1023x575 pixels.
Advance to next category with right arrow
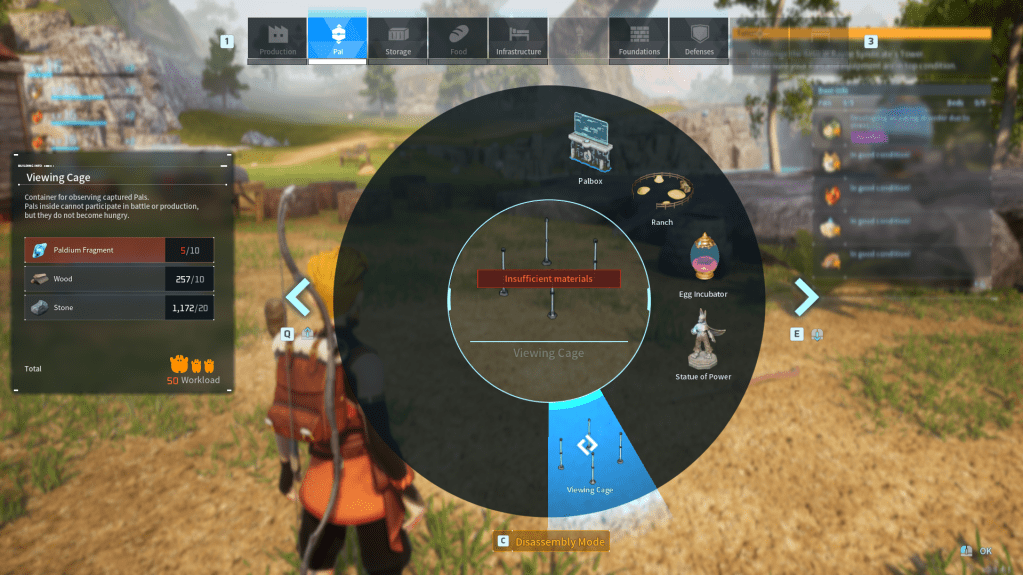[806, 297]
